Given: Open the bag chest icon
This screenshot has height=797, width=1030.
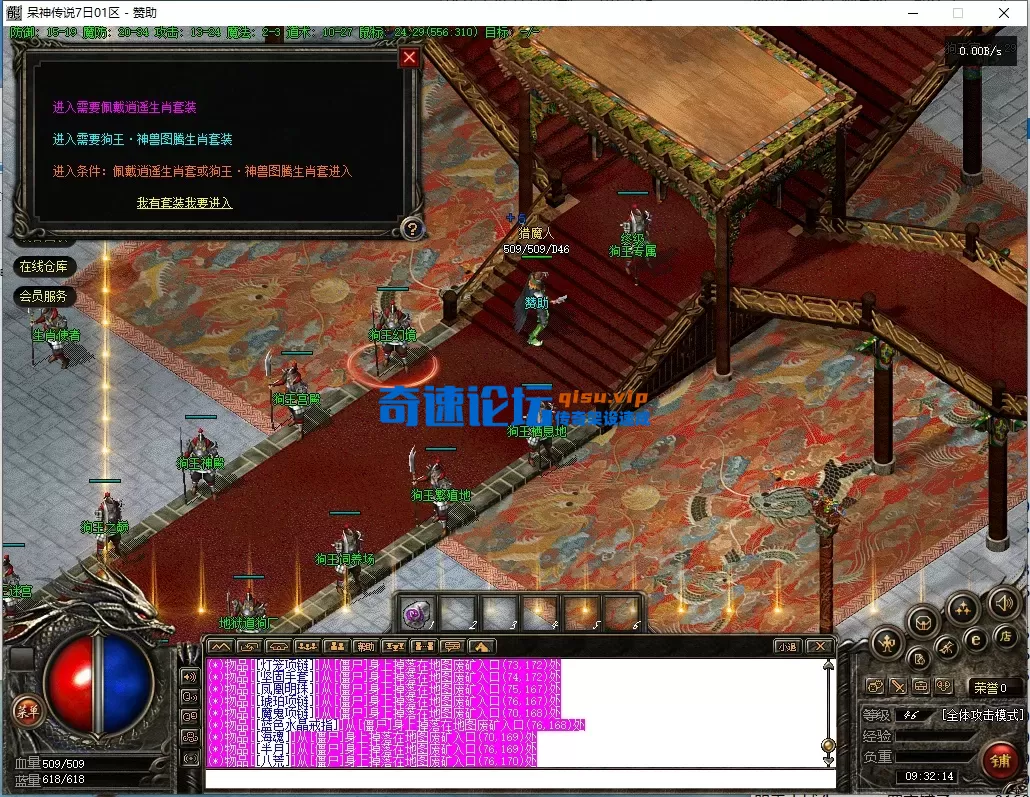Looking at the screenshot, I should [922, 622].
